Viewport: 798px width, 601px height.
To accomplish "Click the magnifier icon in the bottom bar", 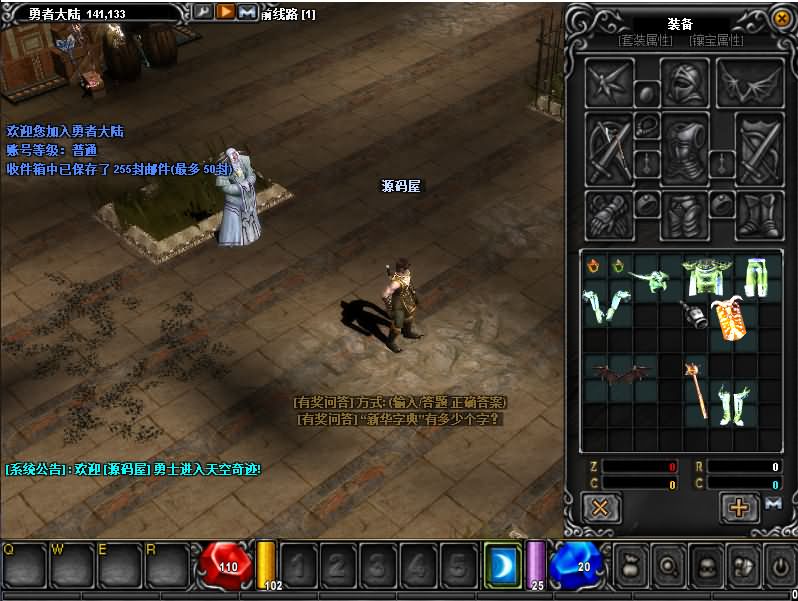I will click(x=670, y=565).
